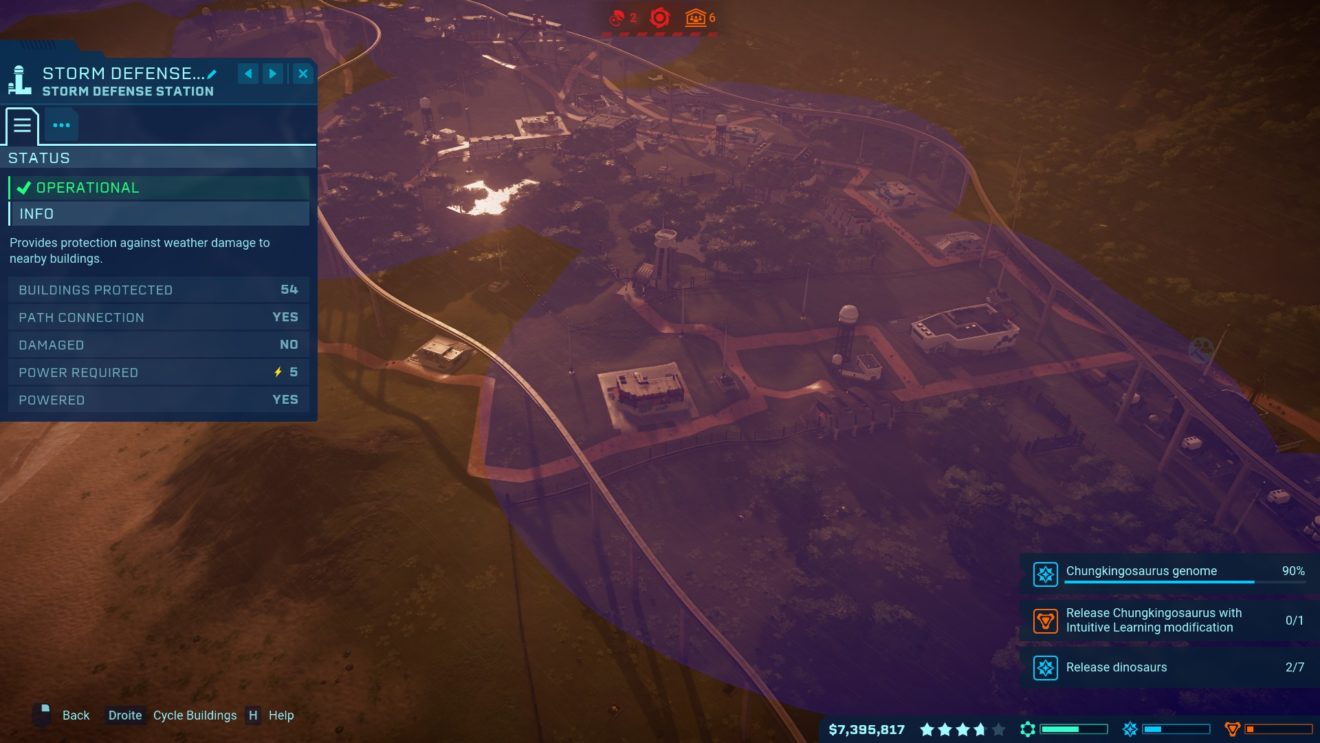Select the status list tab

pyautogui.click(x=22, y=125)
